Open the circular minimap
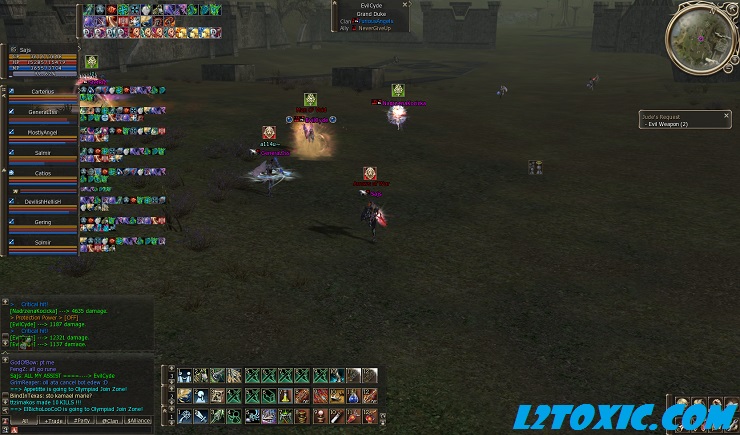 tap(700, 37)
